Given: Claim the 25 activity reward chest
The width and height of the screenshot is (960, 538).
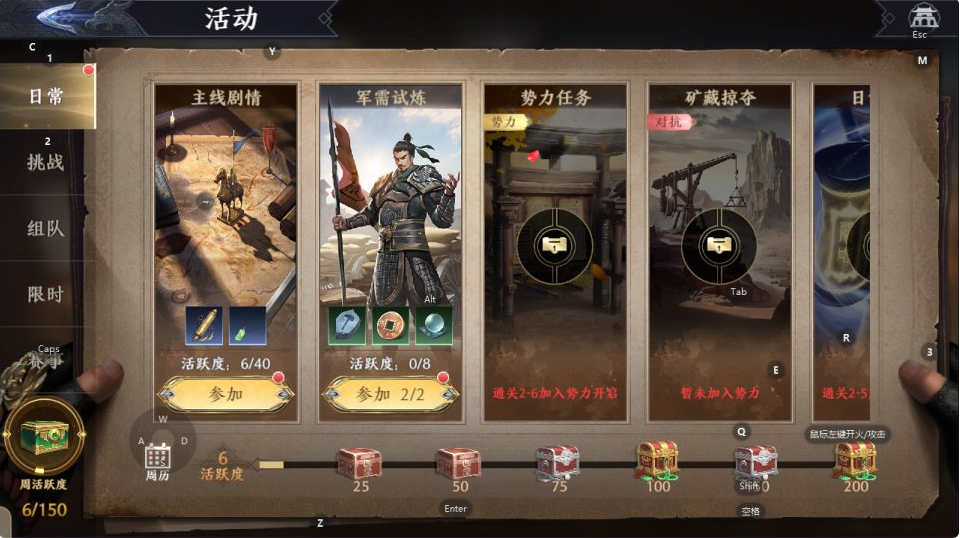Looking at the screenshot, I should pos(359,462).
